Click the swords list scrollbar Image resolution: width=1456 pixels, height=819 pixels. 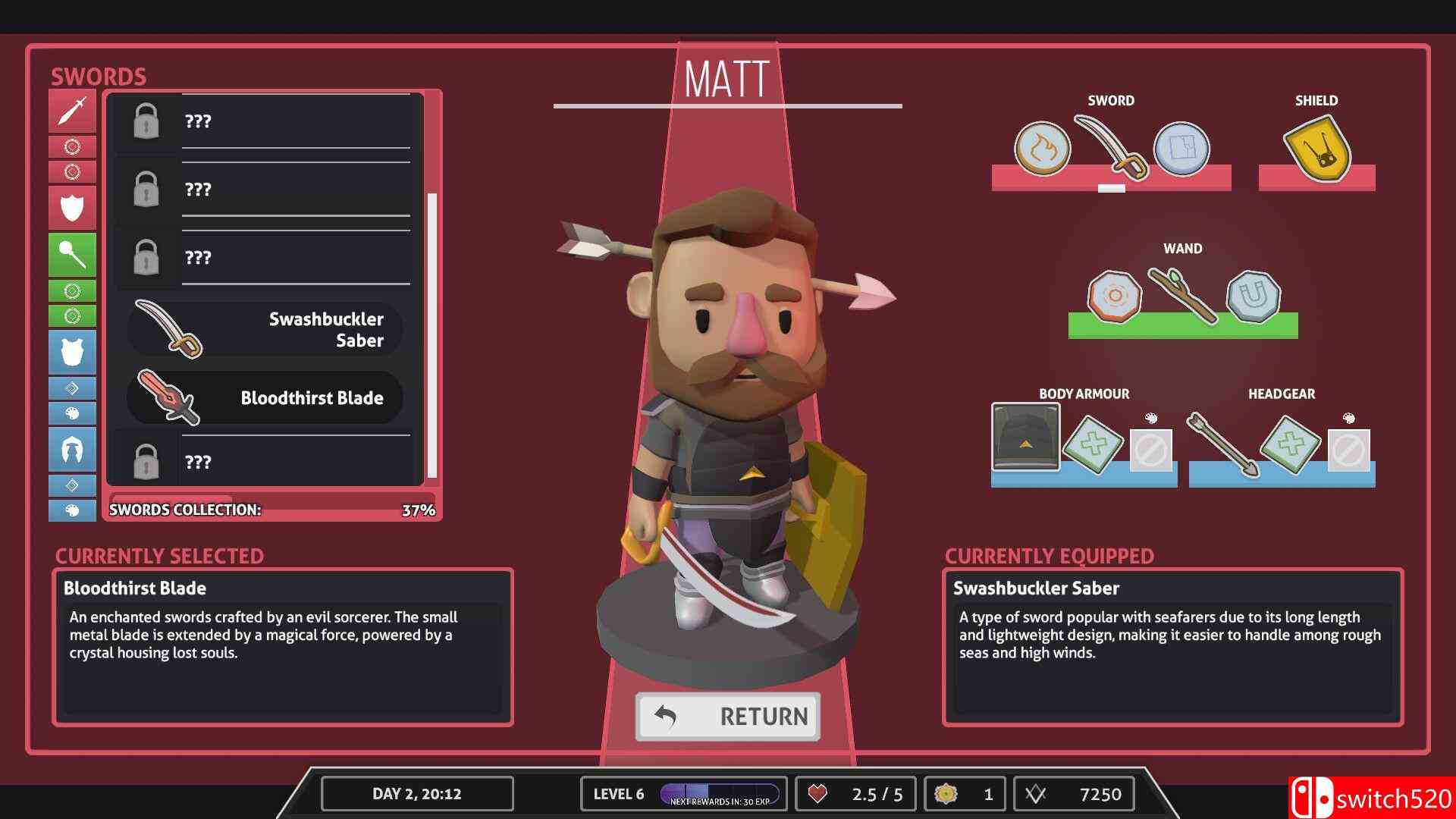point(432,334)
